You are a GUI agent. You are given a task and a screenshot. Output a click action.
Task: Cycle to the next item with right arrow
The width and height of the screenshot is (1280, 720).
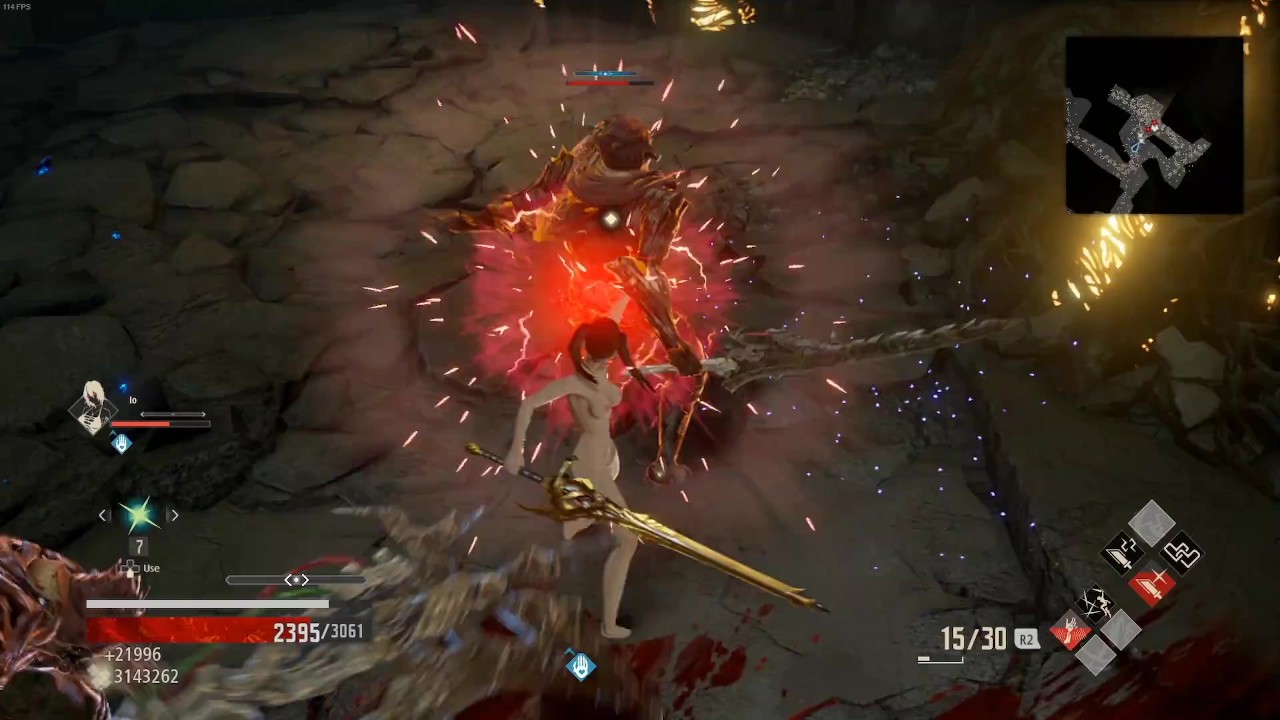coord(174,515)
